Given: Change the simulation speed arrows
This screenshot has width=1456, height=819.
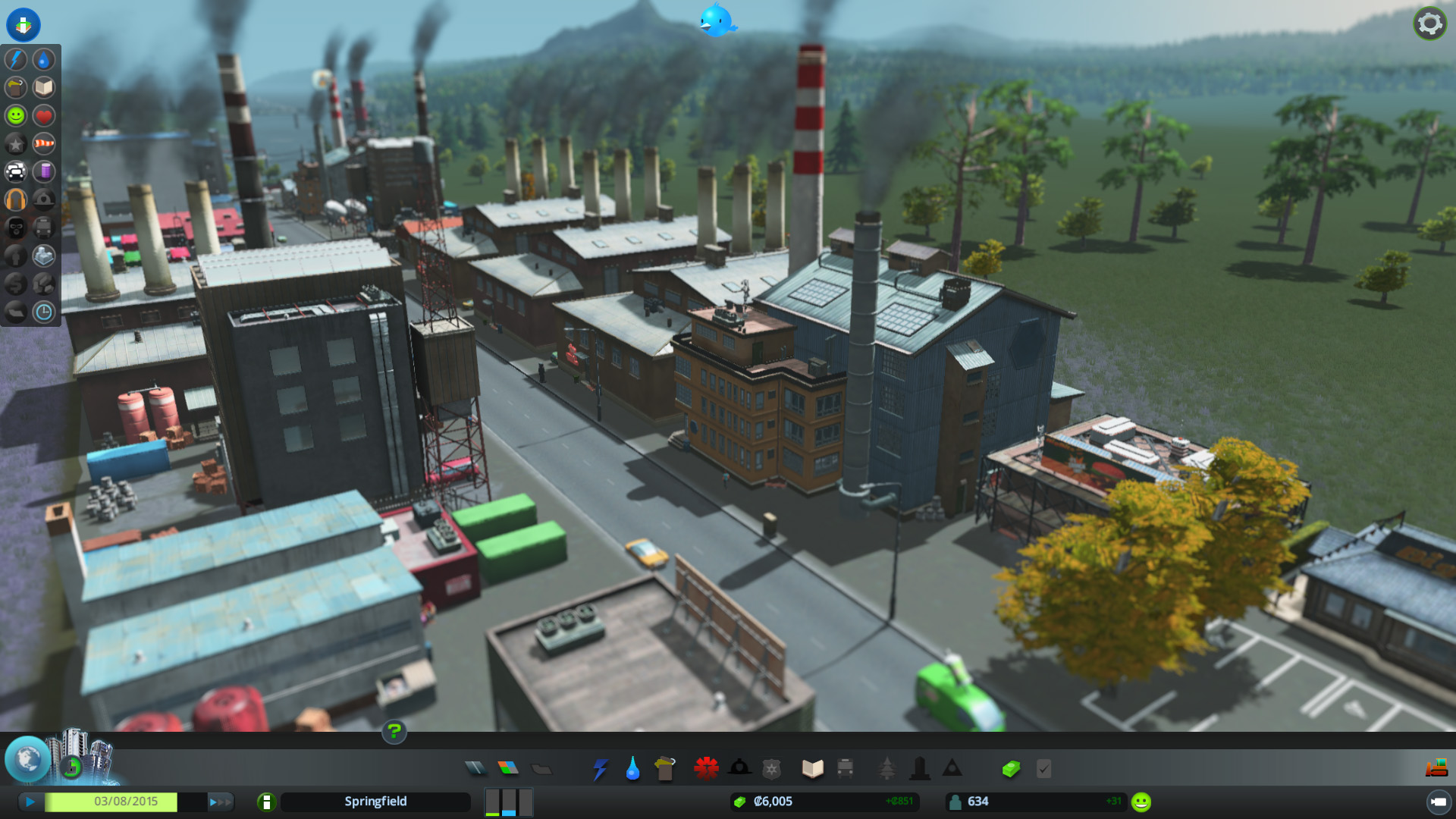Looking at the screenshot, I should click(x=220, y=802).
